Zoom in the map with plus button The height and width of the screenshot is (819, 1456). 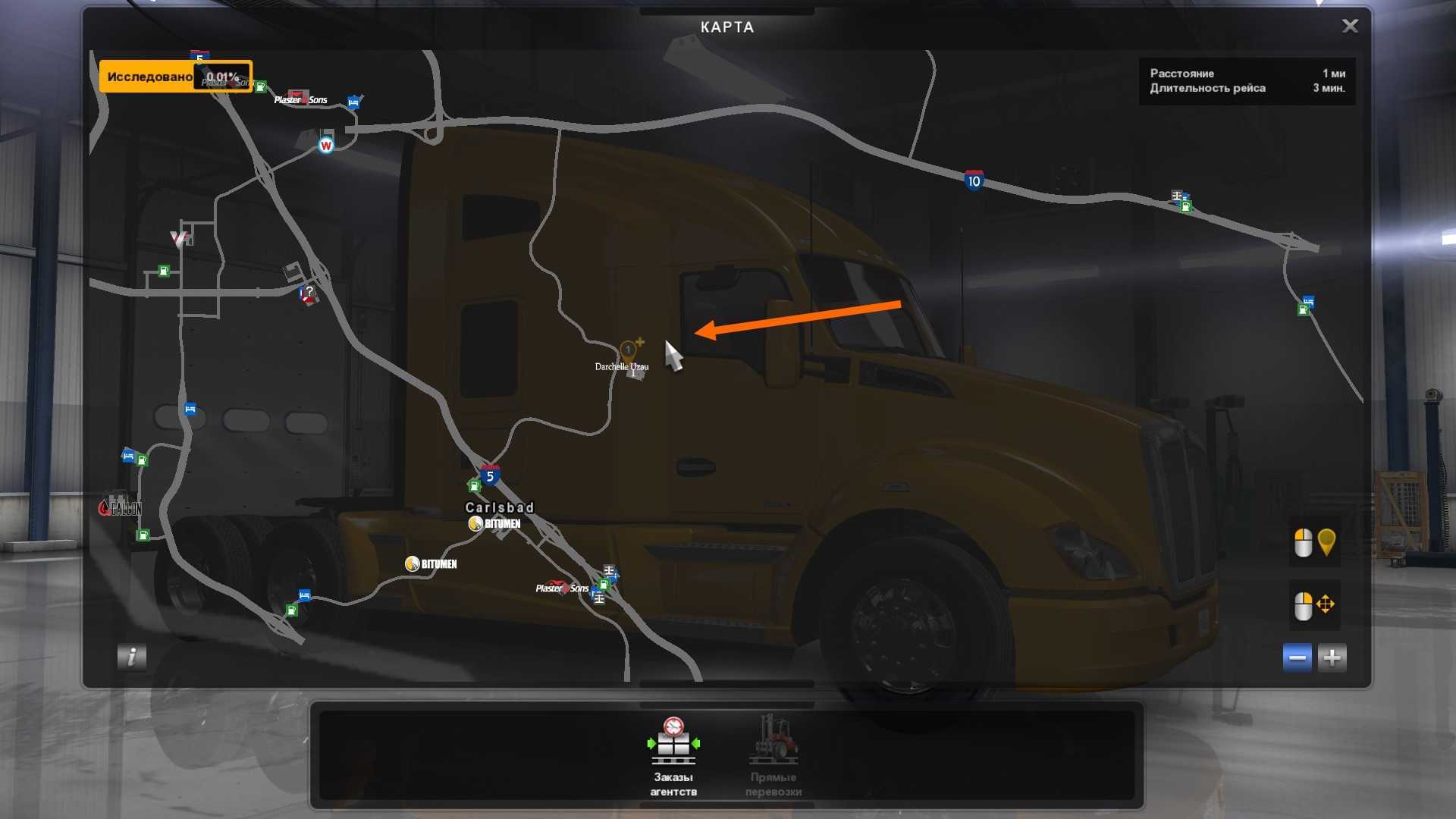[1332, 657]
